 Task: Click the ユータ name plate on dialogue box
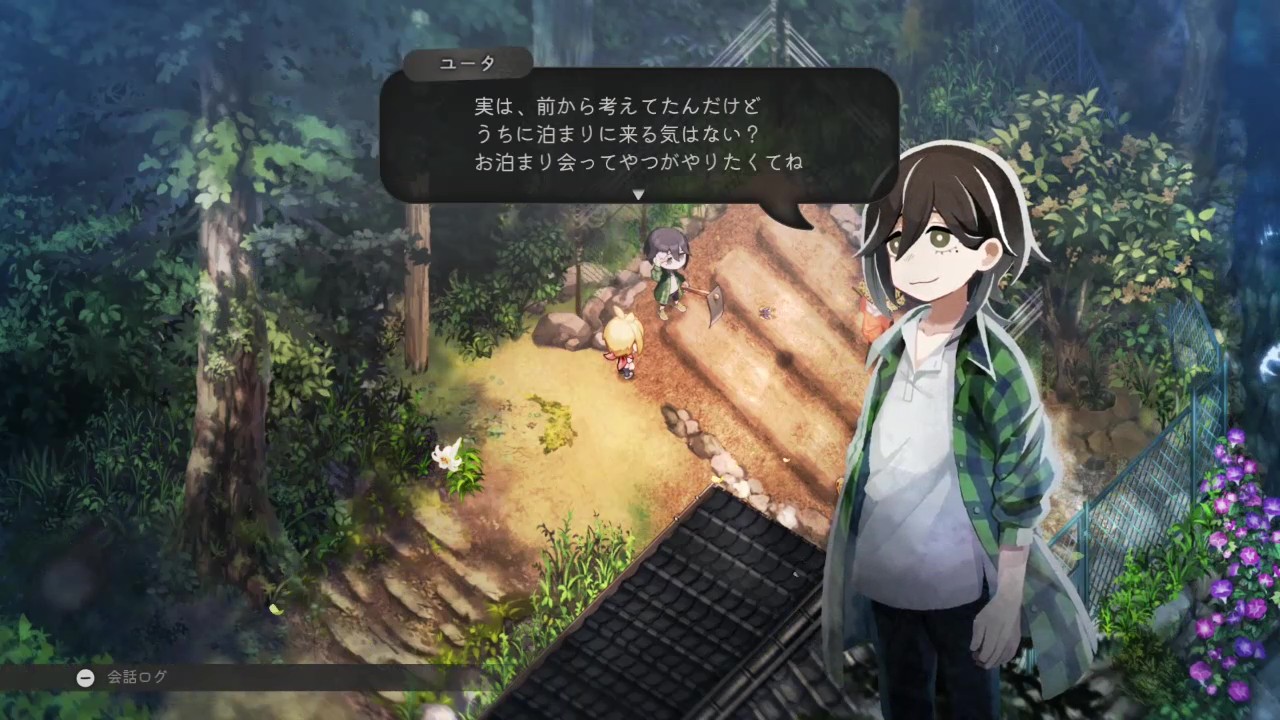[x=468, y=63]
